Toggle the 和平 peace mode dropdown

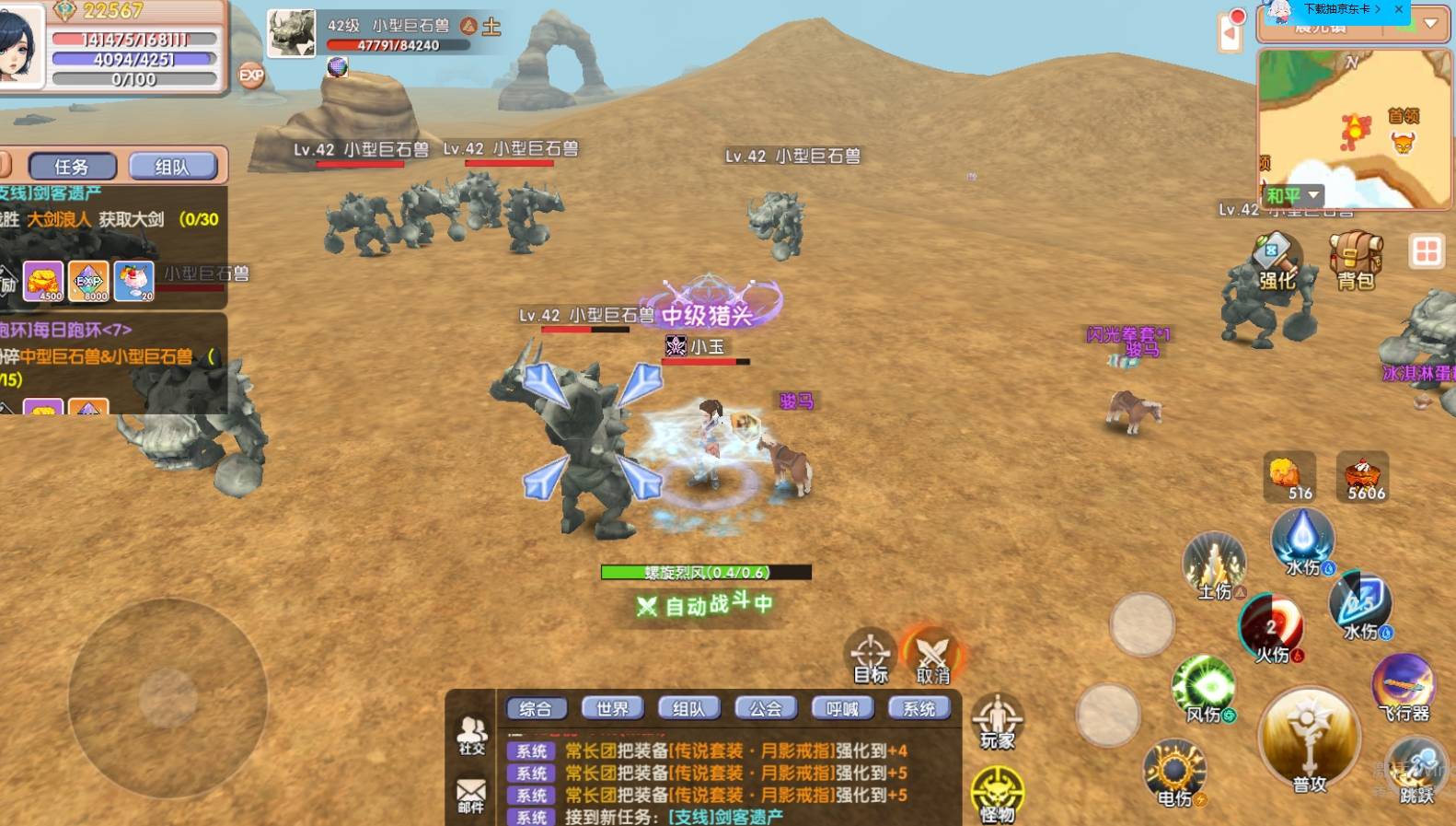[1292, 195]
